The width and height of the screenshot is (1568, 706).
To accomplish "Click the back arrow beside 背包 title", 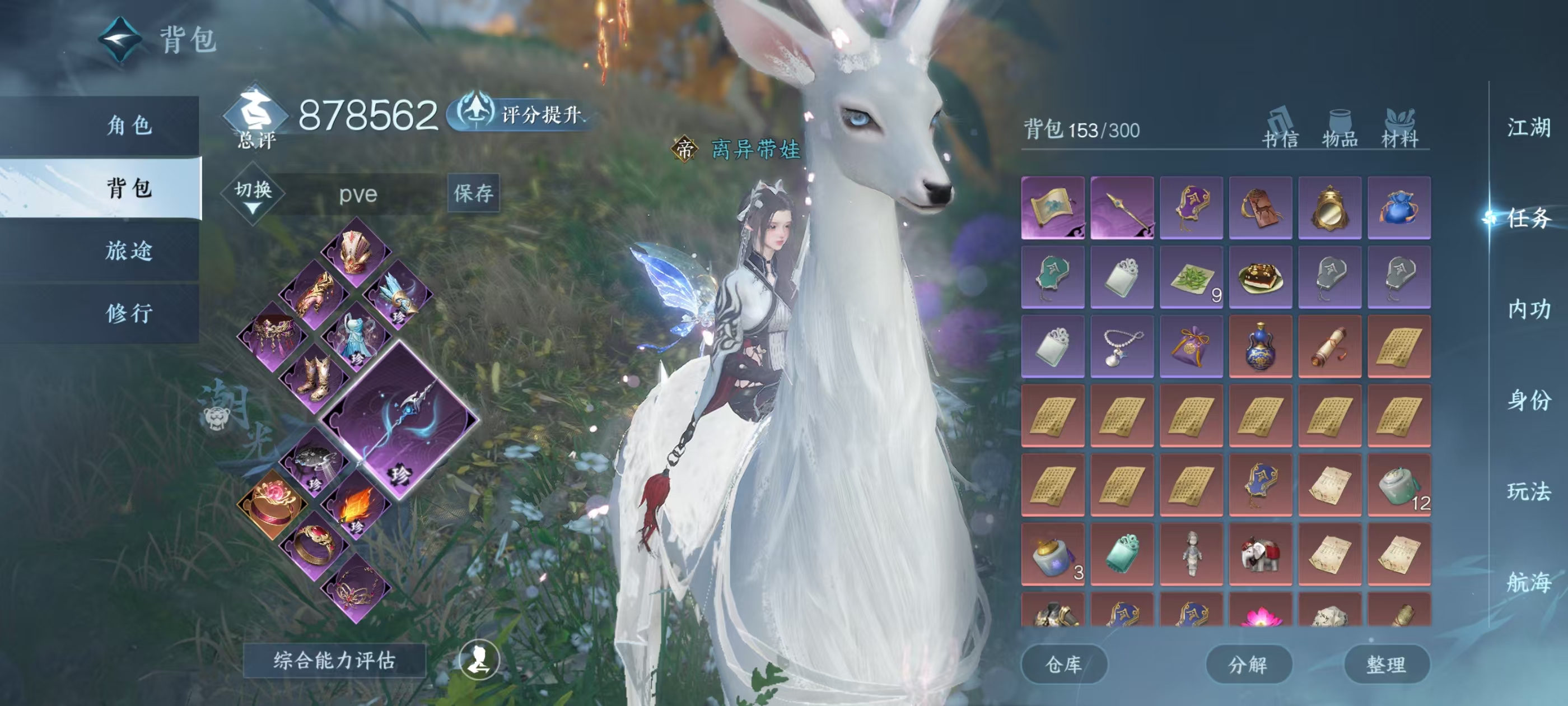I will [120, 40].
